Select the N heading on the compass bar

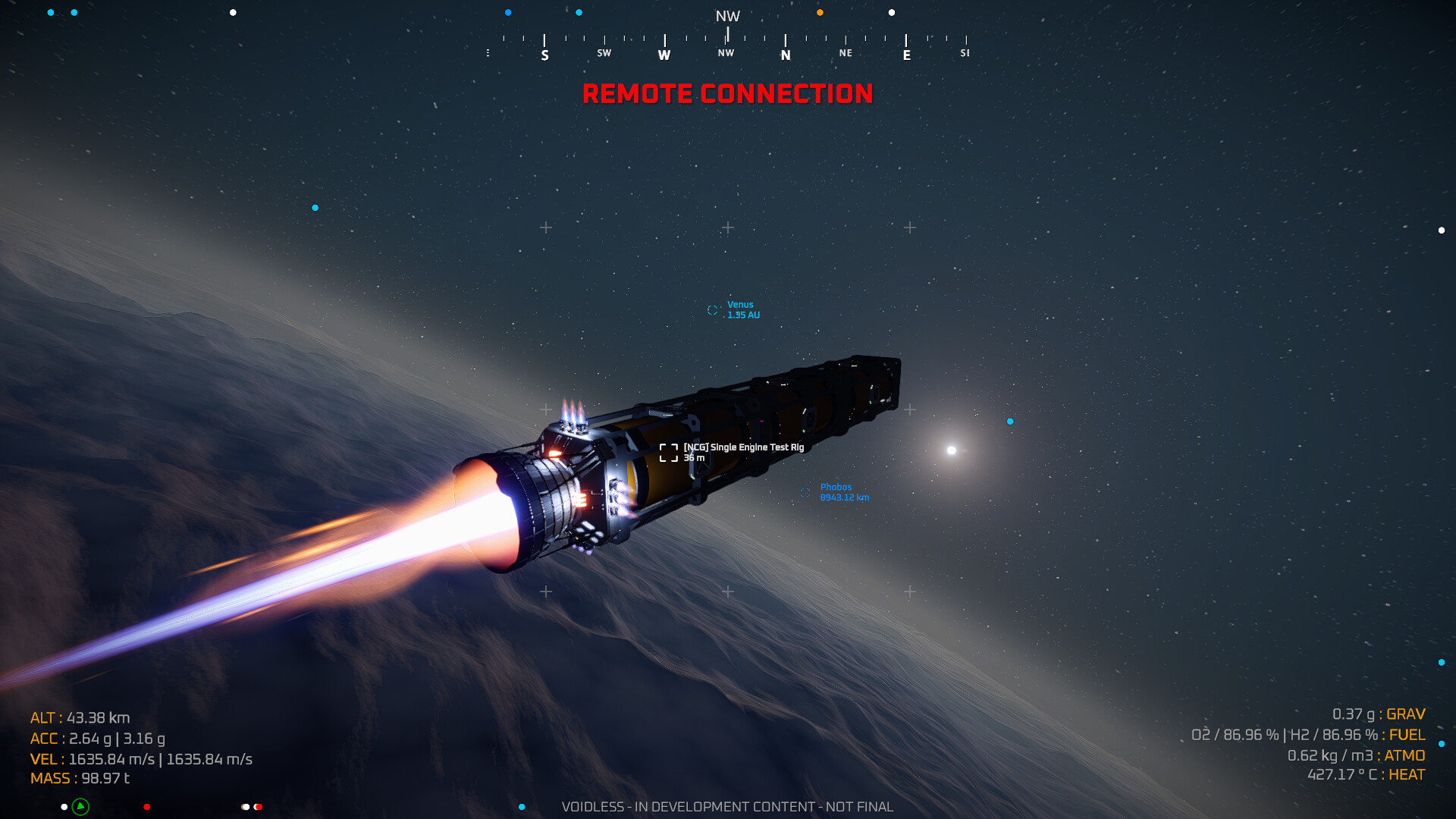coord(786,53)
